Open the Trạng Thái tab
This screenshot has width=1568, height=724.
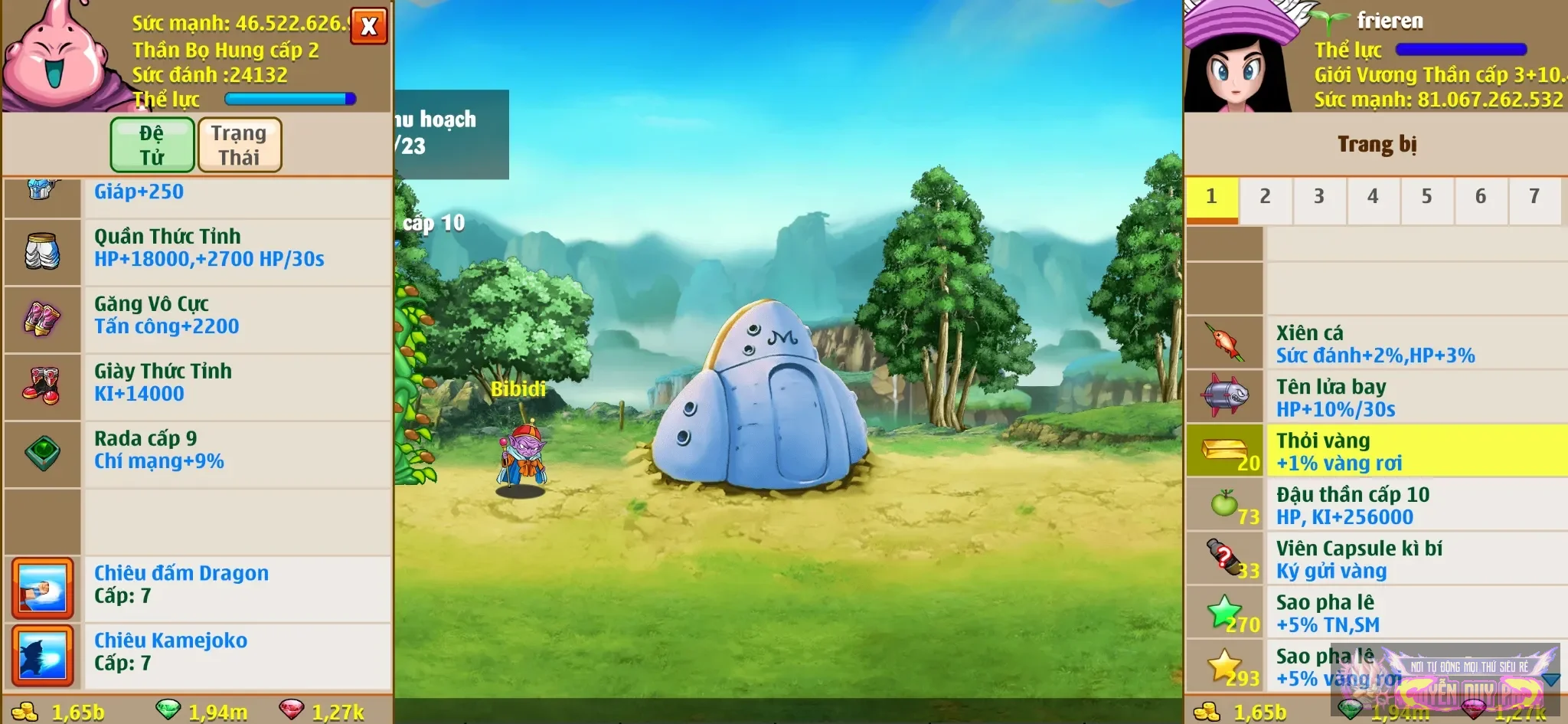[240, 145]
